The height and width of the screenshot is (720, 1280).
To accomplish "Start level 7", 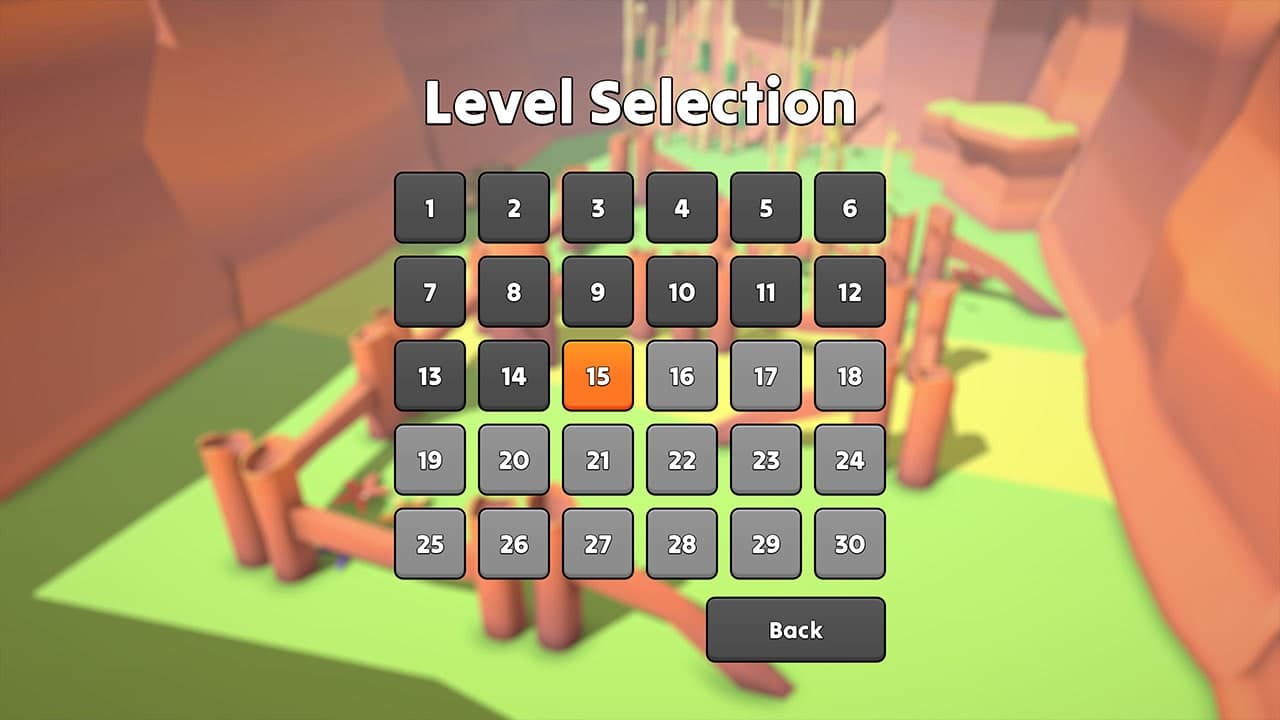I will pos(430,293).
